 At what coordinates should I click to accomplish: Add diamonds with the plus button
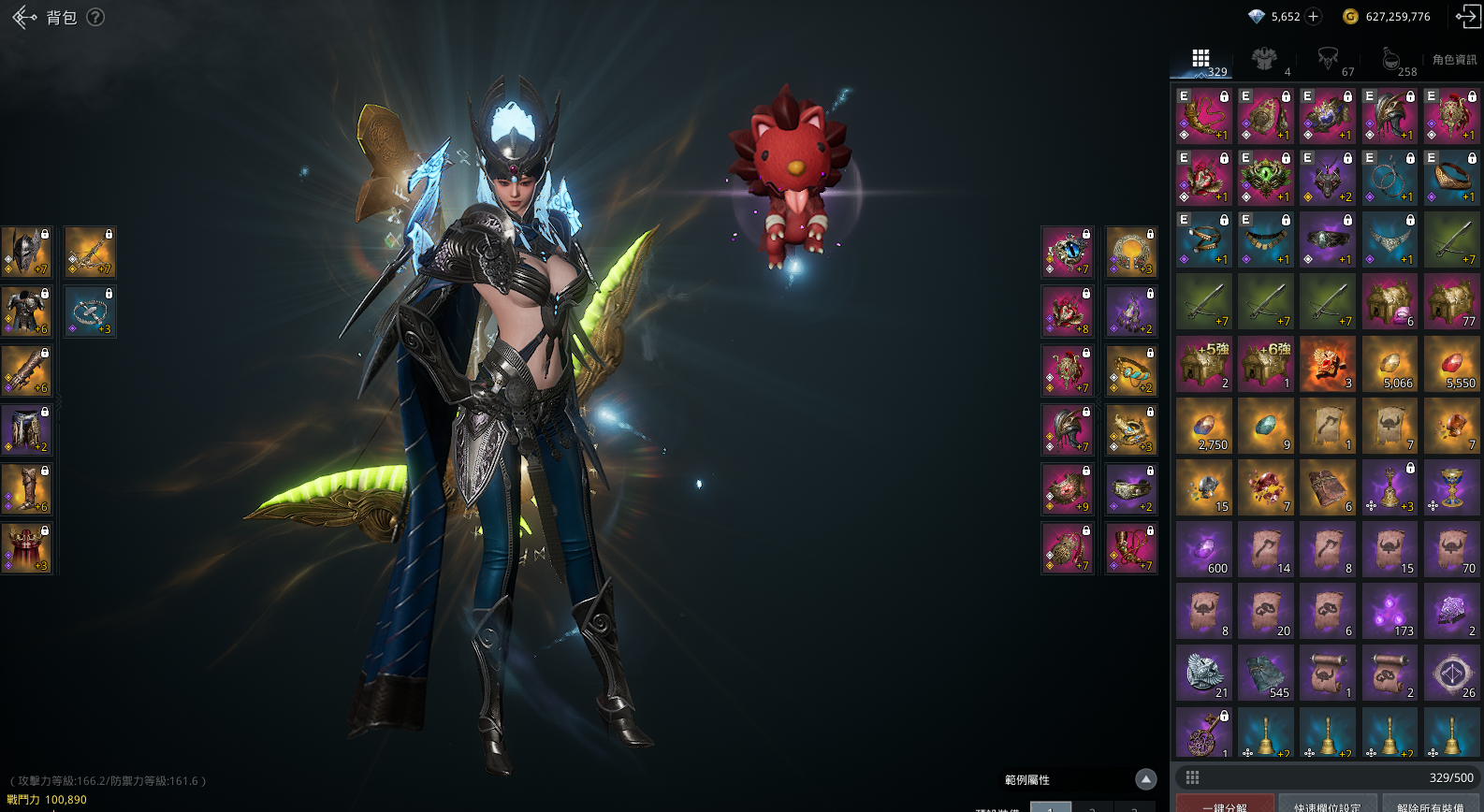pyautogui.click(x=1314, y=16)
